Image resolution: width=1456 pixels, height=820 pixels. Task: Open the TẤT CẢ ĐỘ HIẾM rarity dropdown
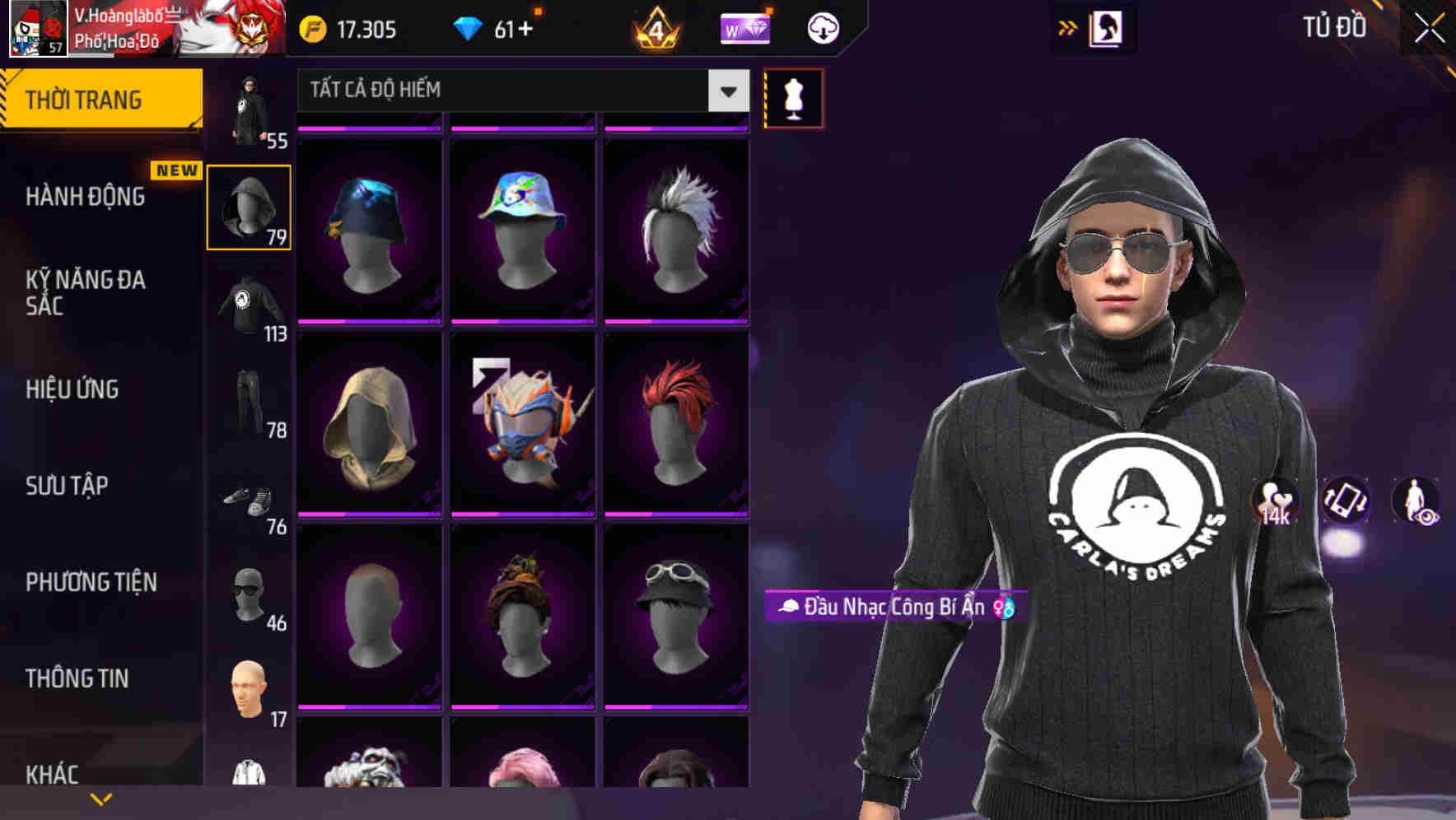[517, 91]
